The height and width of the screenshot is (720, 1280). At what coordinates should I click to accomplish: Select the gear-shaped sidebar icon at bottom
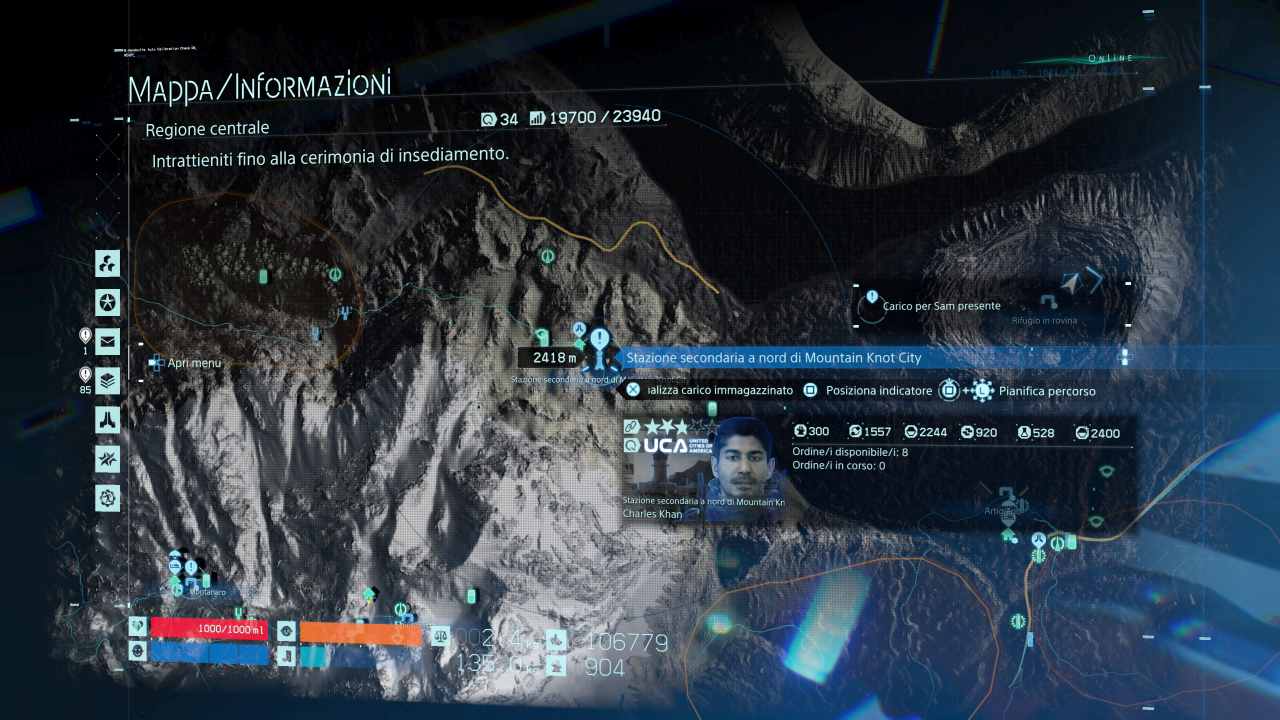(108, 497)
